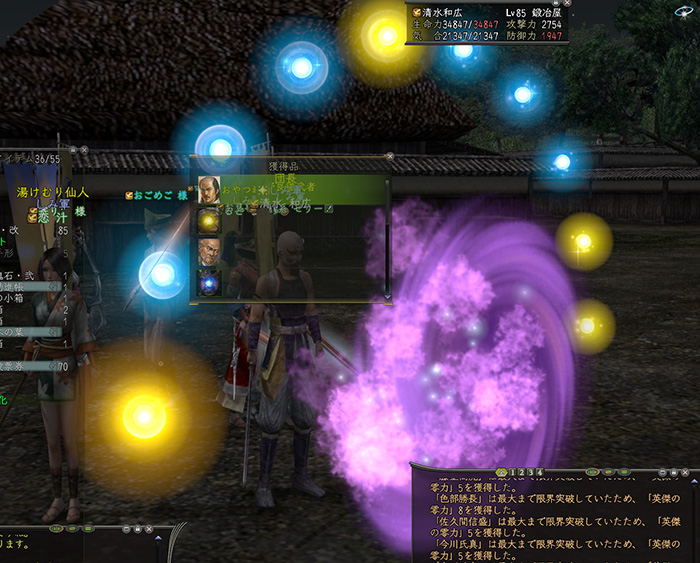The width and height of the screenshot is (700, 563).
Task: Switch to chat log tab 3
Action: (530, 472)
